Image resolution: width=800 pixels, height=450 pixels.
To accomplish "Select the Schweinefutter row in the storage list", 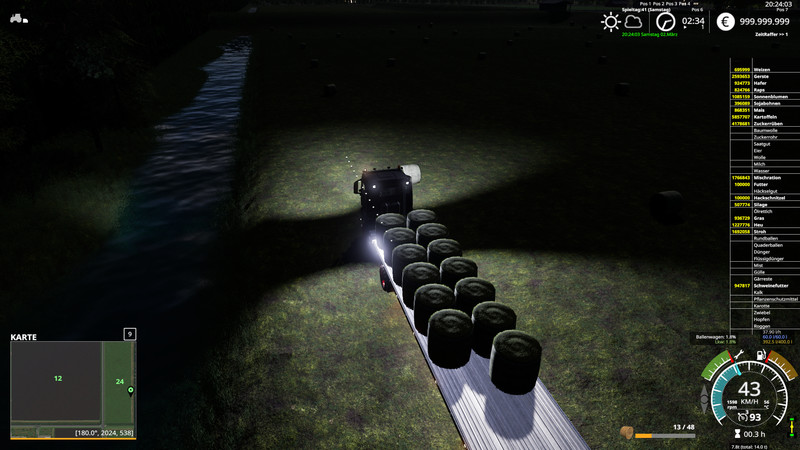I will pos(765,285).
